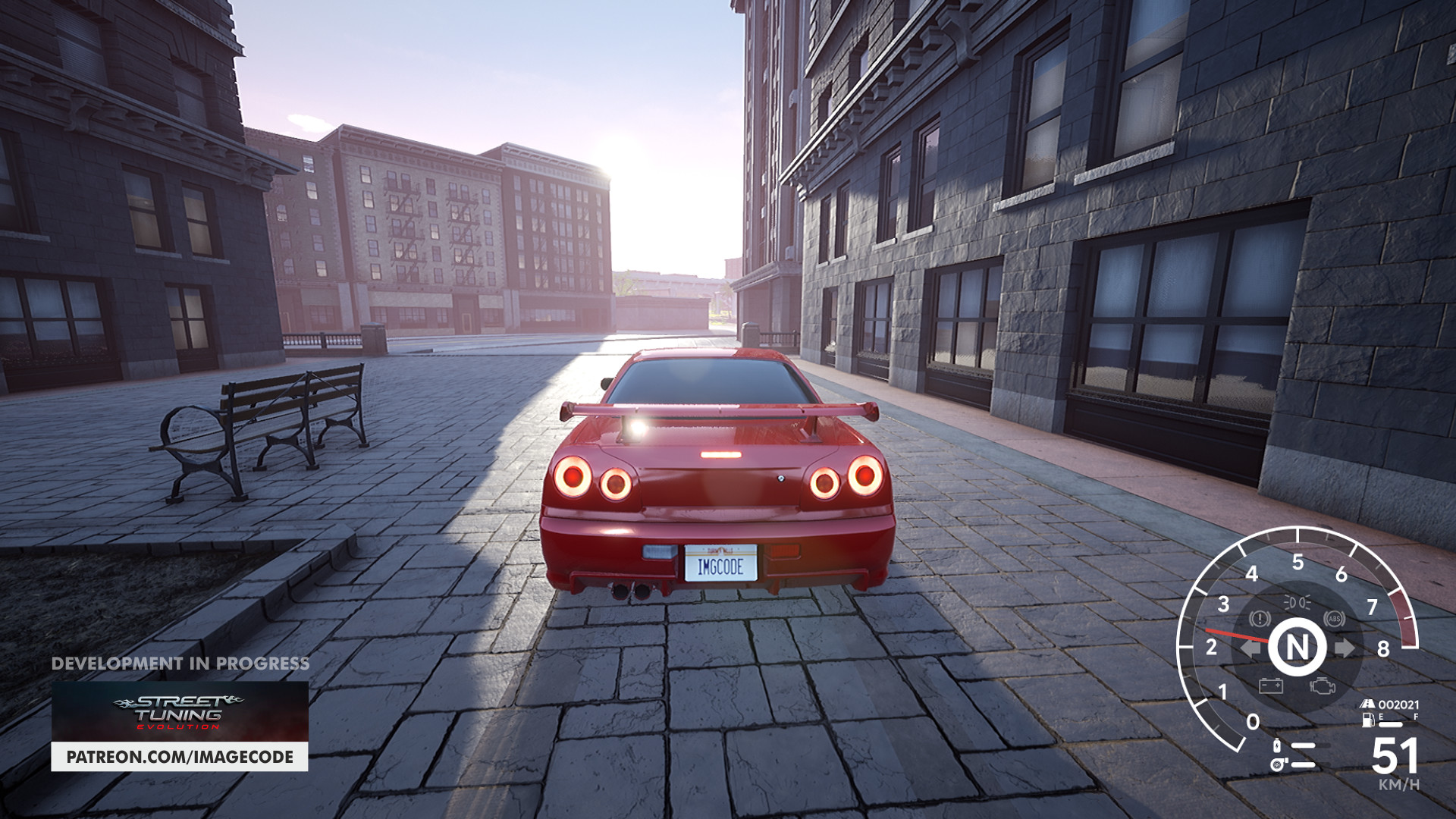Toggle the small battery charge indicator
1456x819 pixels.
coord(1276,745)
